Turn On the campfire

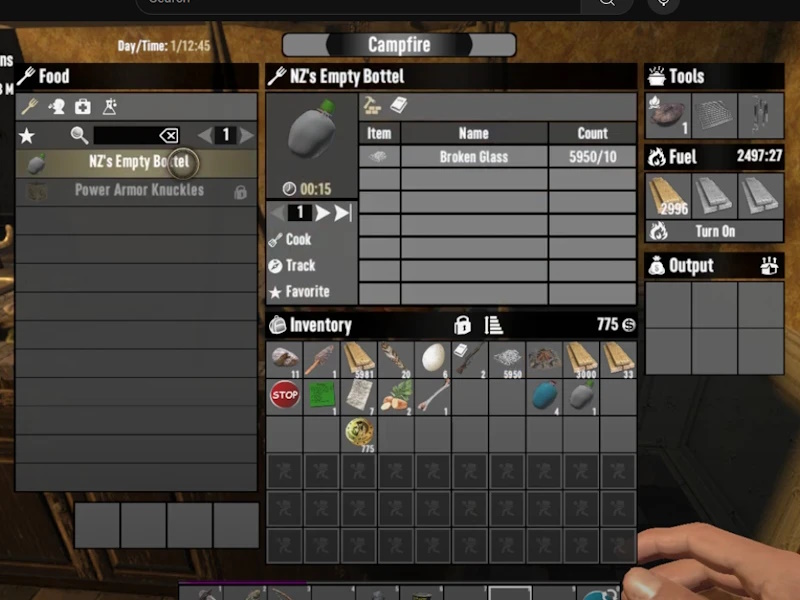point(714,231)
